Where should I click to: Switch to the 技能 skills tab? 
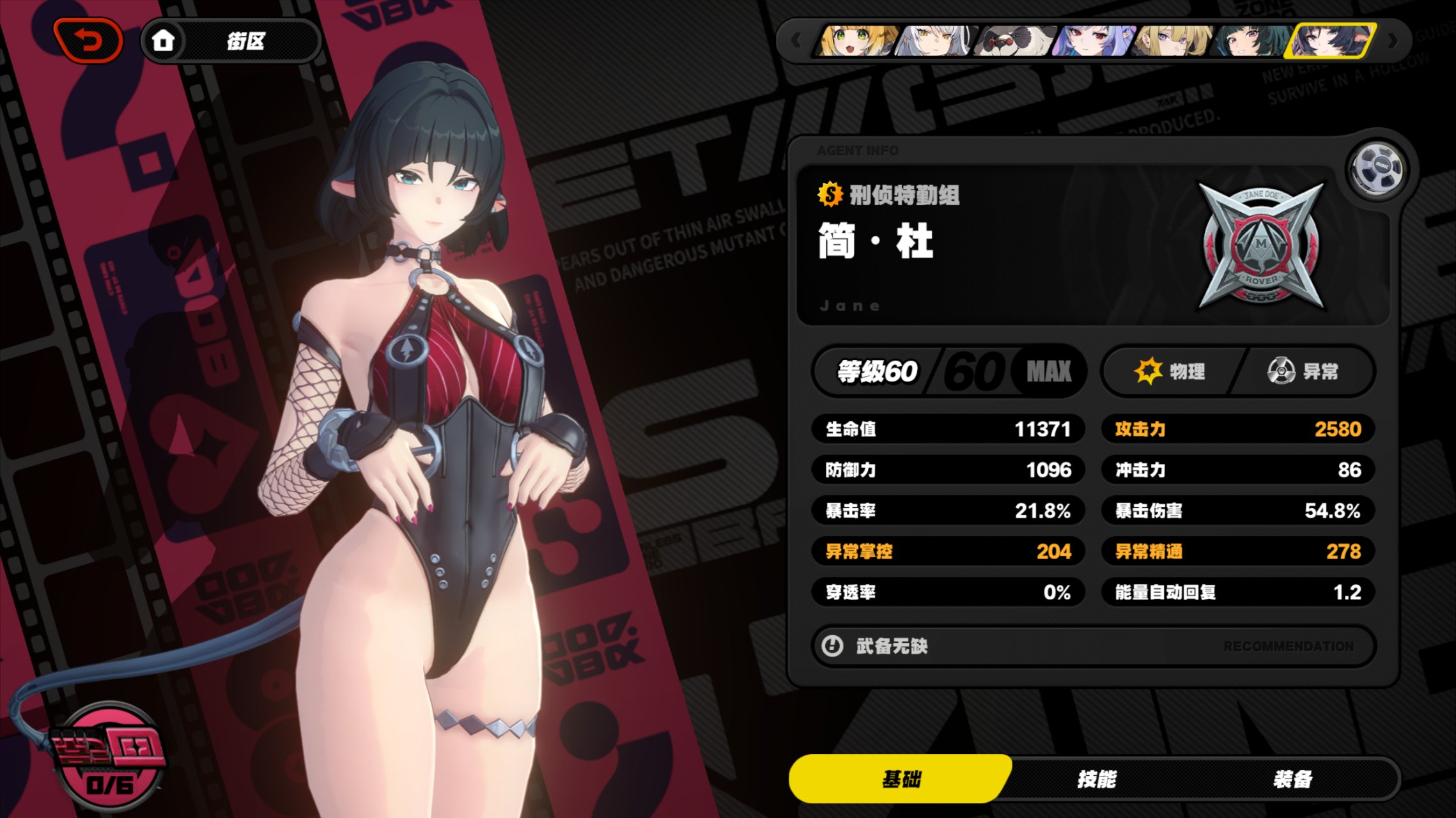1096,779
